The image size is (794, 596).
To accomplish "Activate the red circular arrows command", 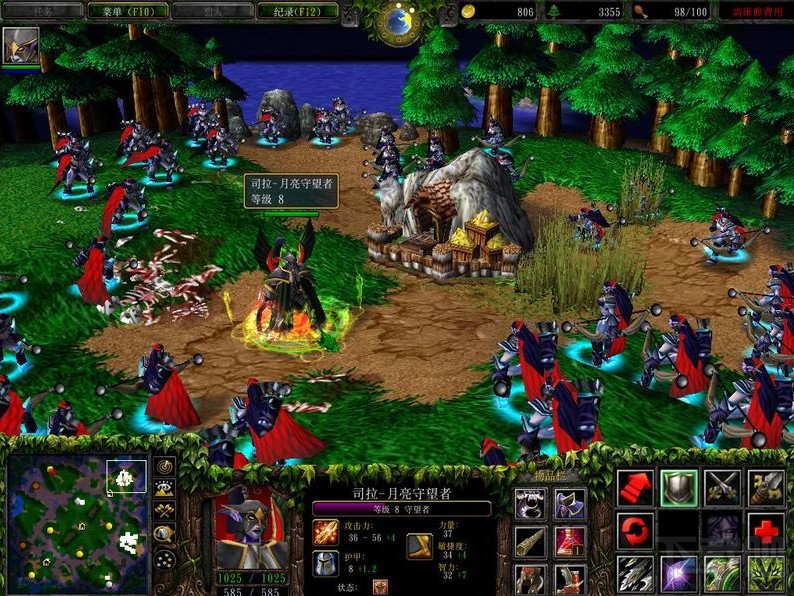I will tap(635, 531).
